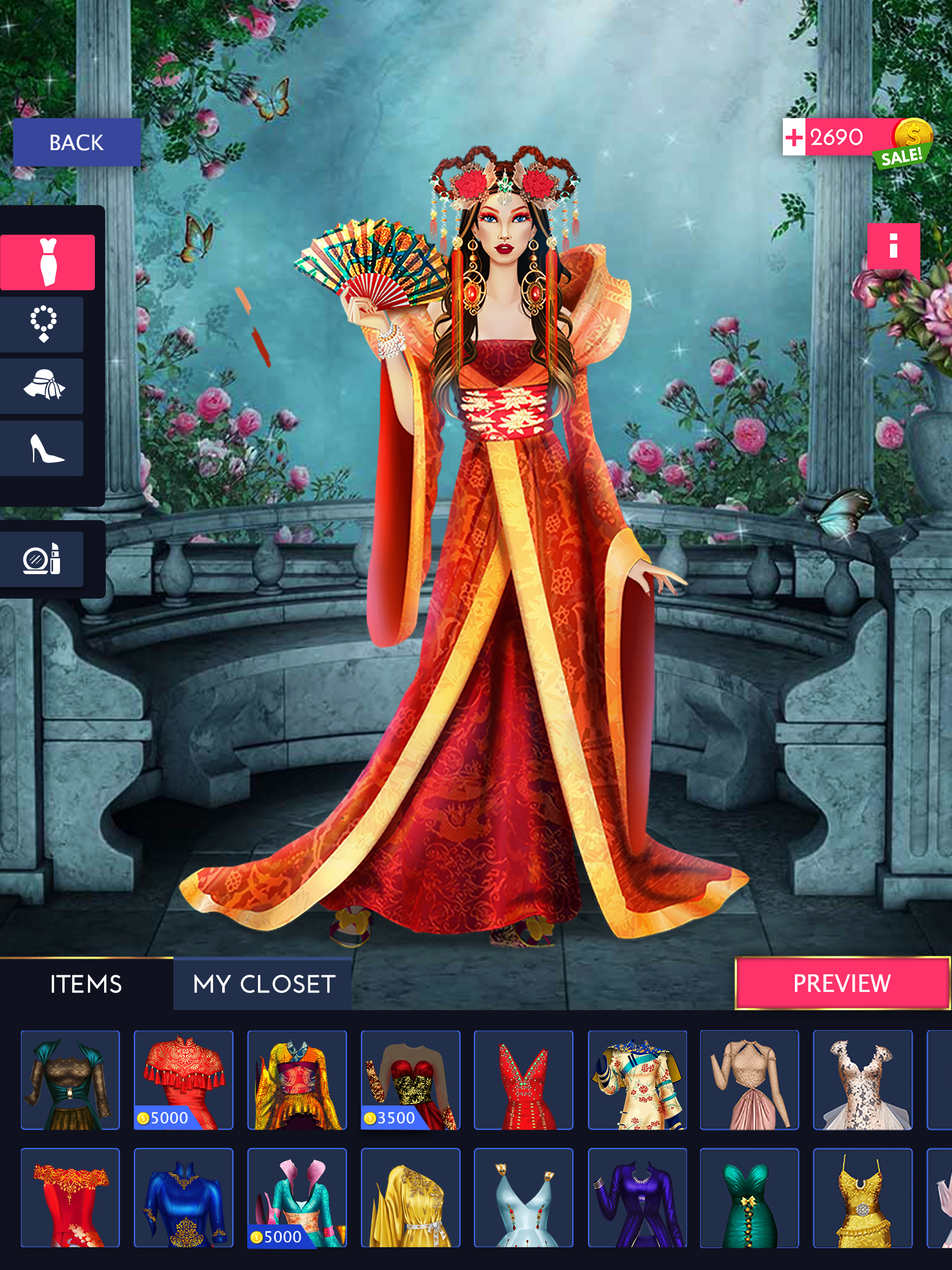Select the teal kimono costing 5000
952x1270 pixels.
click(x=297, y=1197)
